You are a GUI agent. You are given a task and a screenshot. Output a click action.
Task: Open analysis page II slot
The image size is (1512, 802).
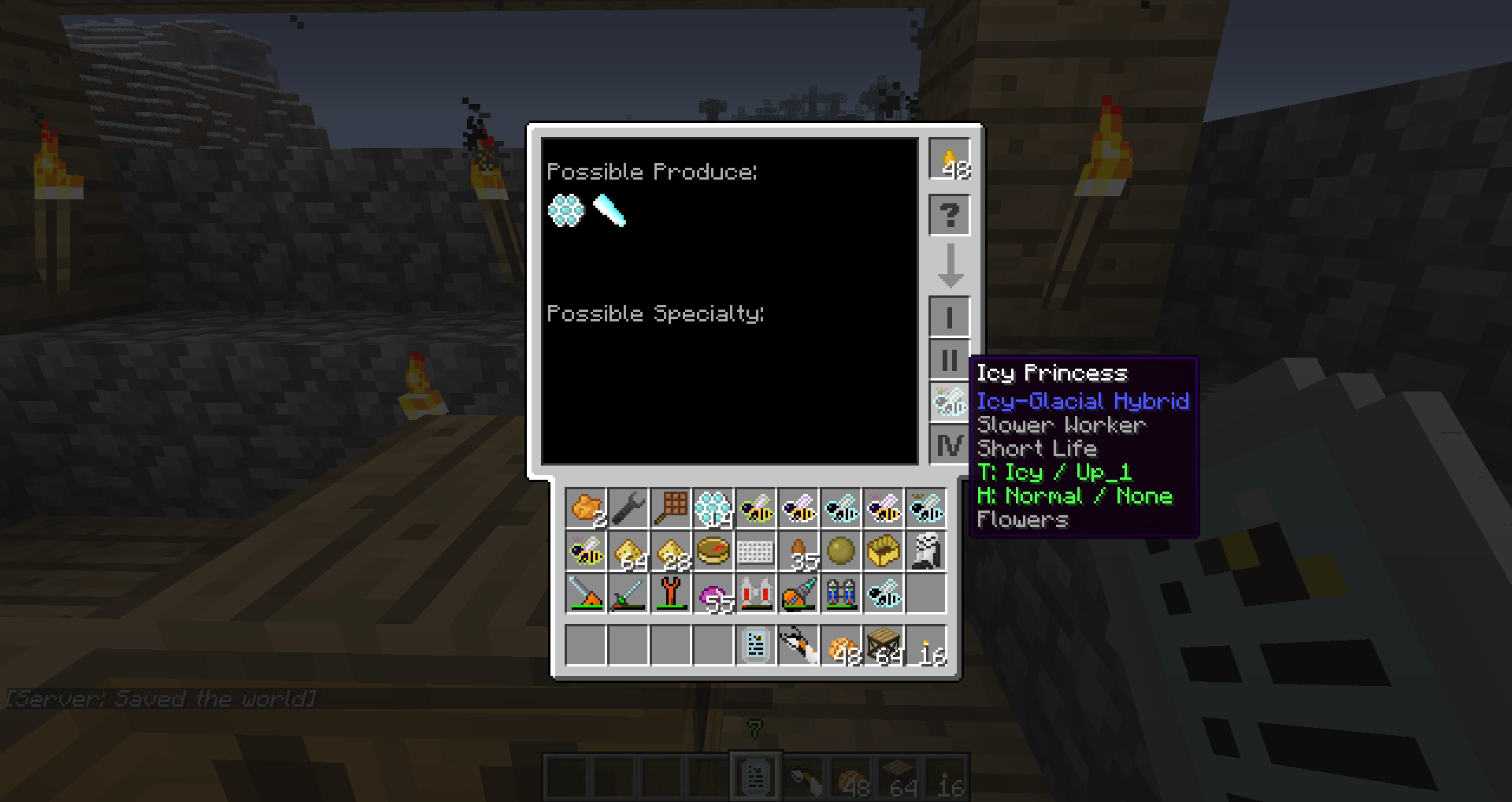tap(949, 360)
